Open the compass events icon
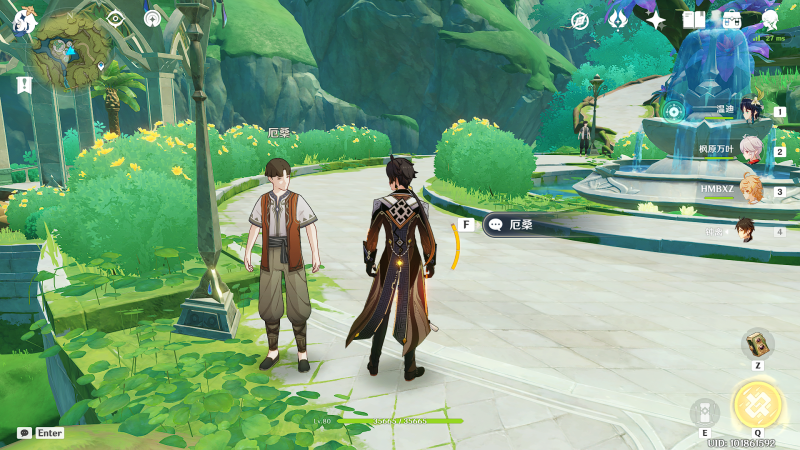The width and height of the screenshot is (800, 450). [579, 20]
